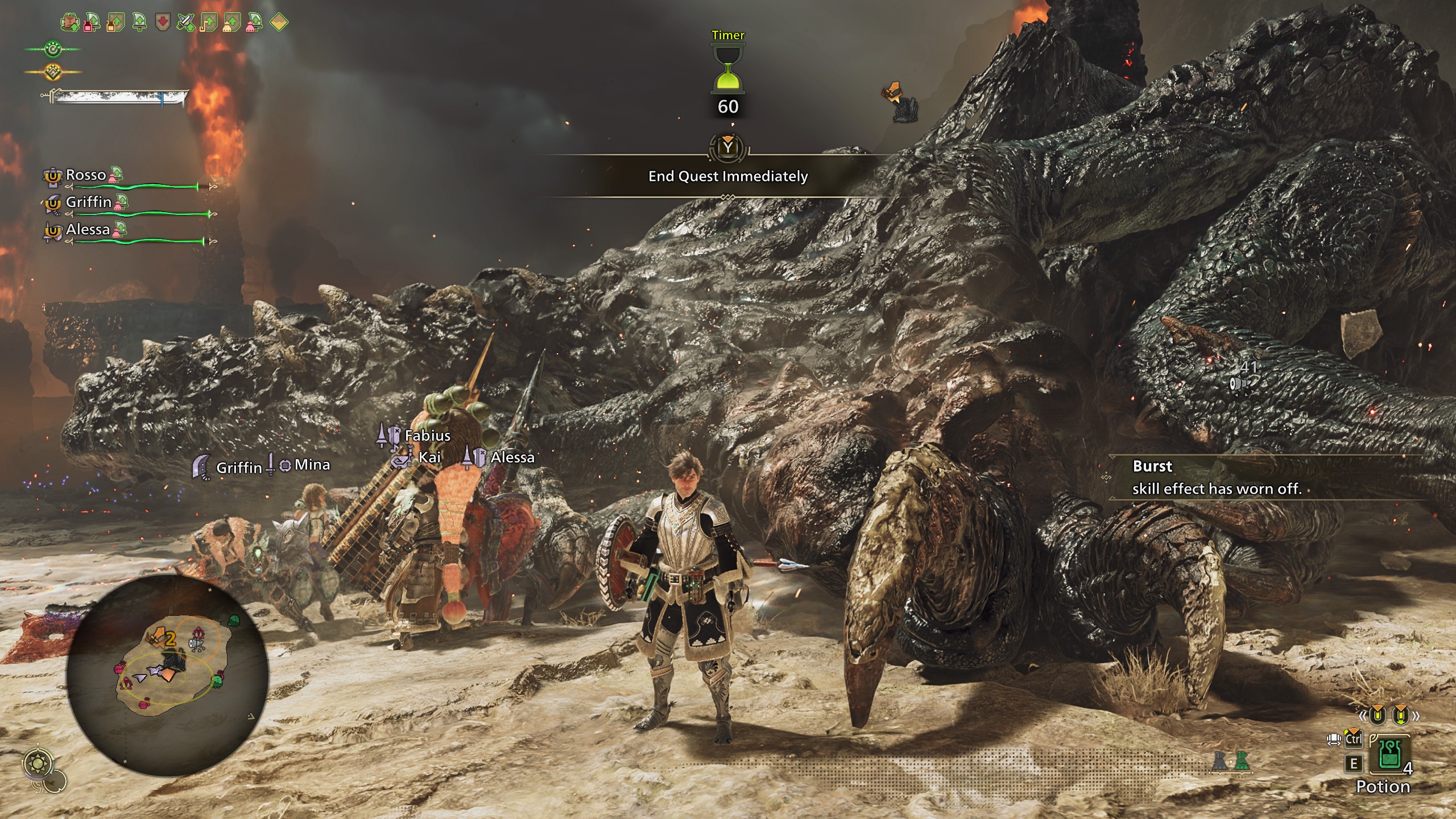Select the End Quest Immediately option
The image size is (1456, 819).
(728, 176)
